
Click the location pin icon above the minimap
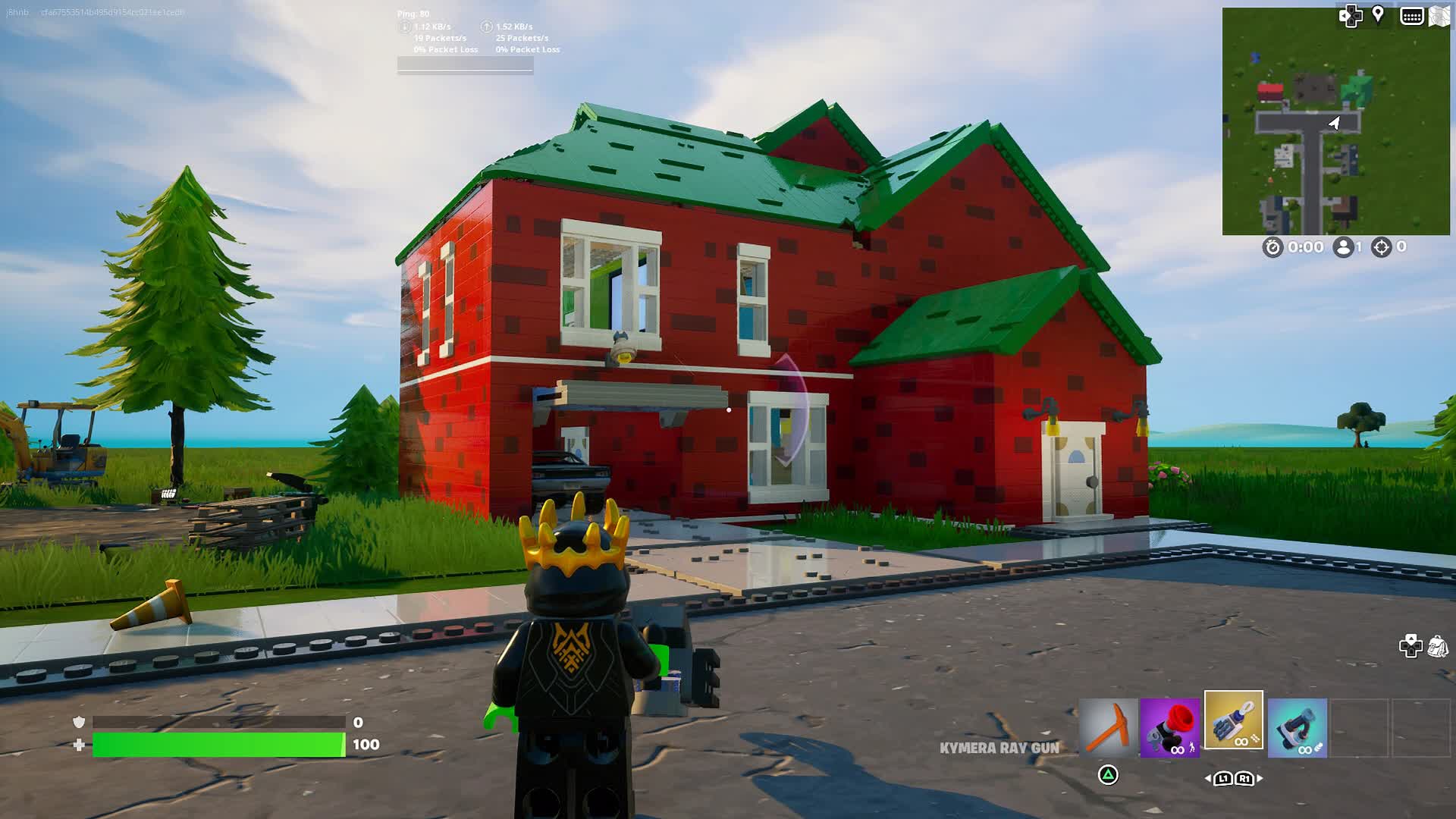pyautogui.click(x=1377, y=15)
